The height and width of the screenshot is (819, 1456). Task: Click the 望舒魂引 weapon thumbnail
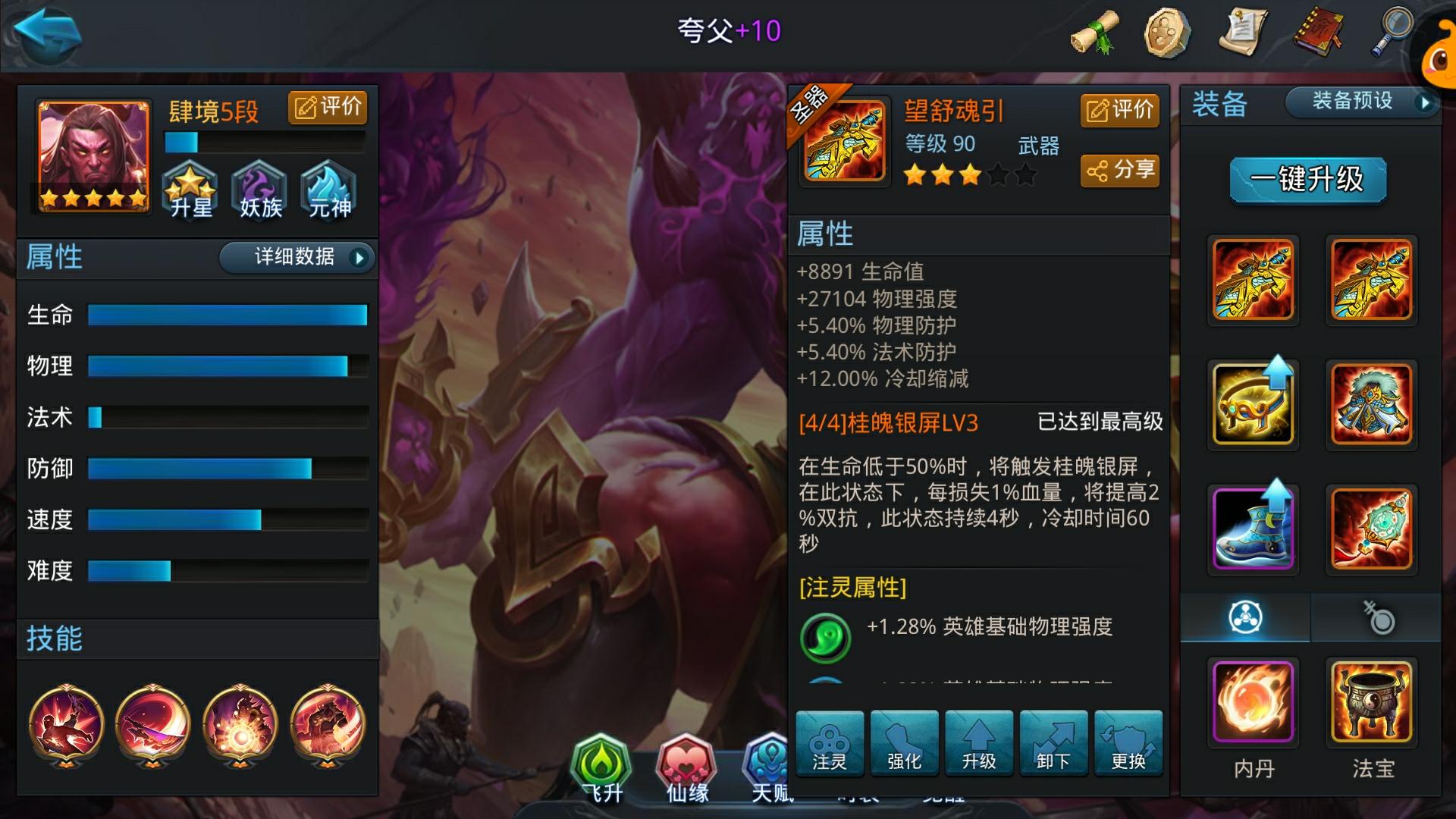click(x=844, y=140)
